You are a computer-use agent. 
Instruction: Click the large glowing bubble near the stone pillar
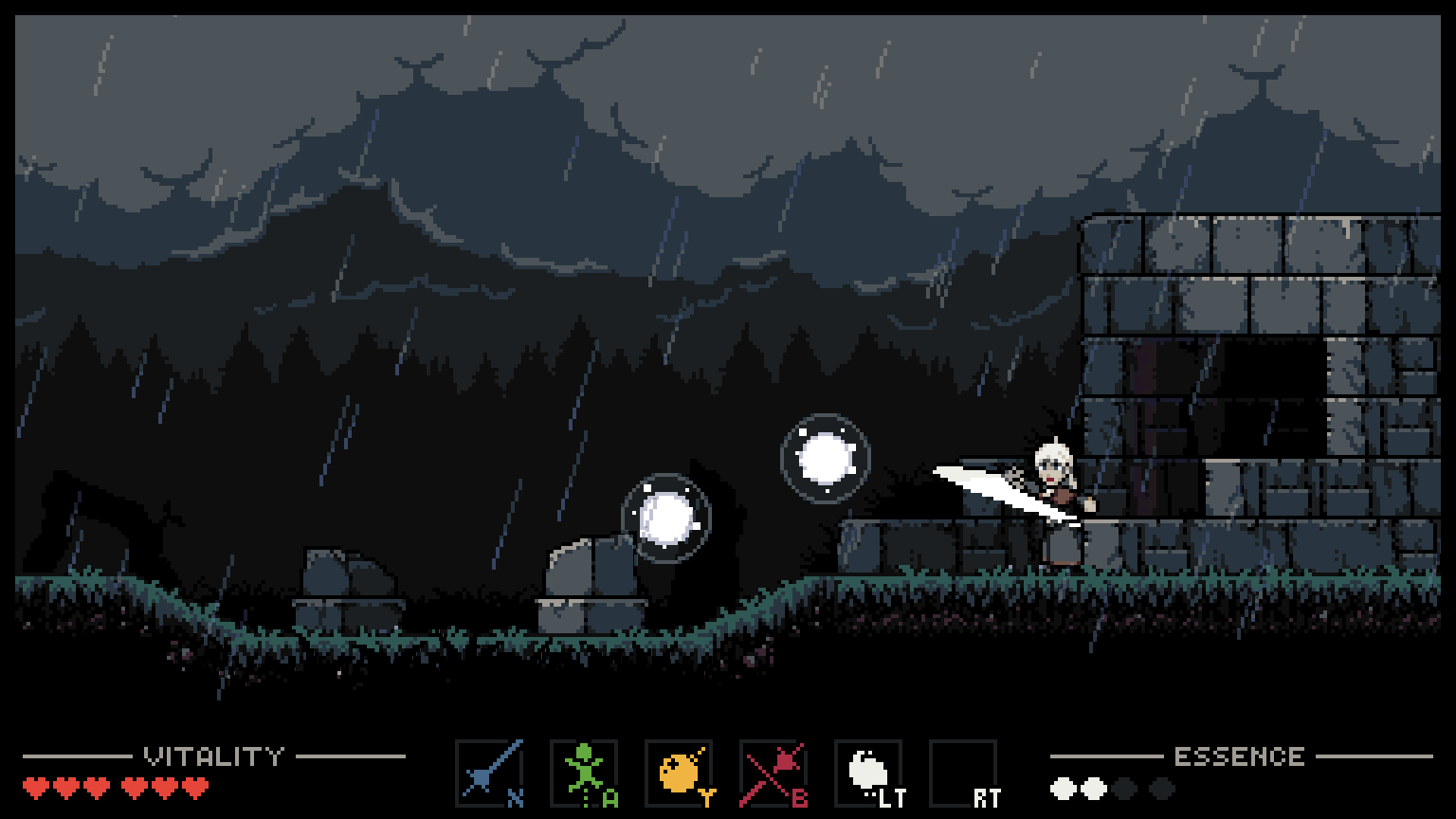[x=666, y=515]
